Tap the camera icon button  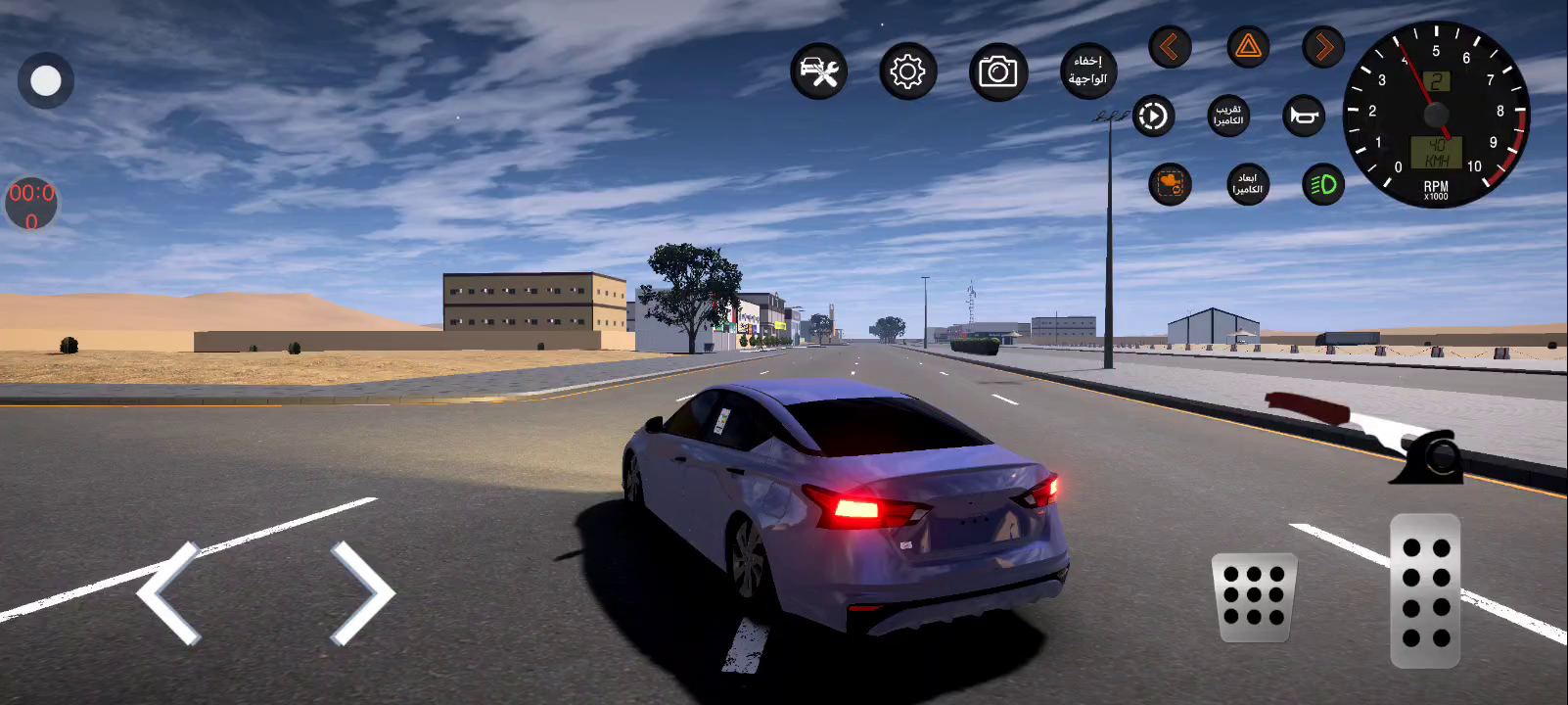pos(998,71)
